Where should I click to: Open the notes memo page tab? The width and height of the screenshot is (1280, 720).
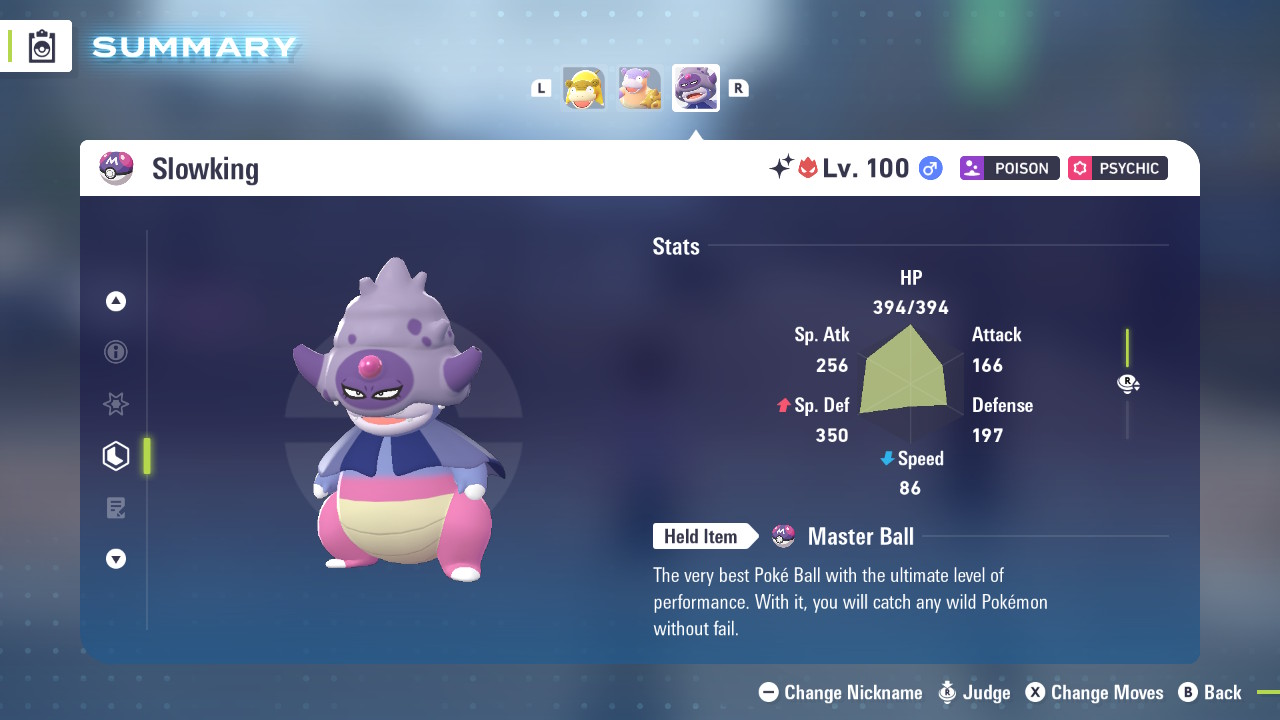(x=116, y=508)
